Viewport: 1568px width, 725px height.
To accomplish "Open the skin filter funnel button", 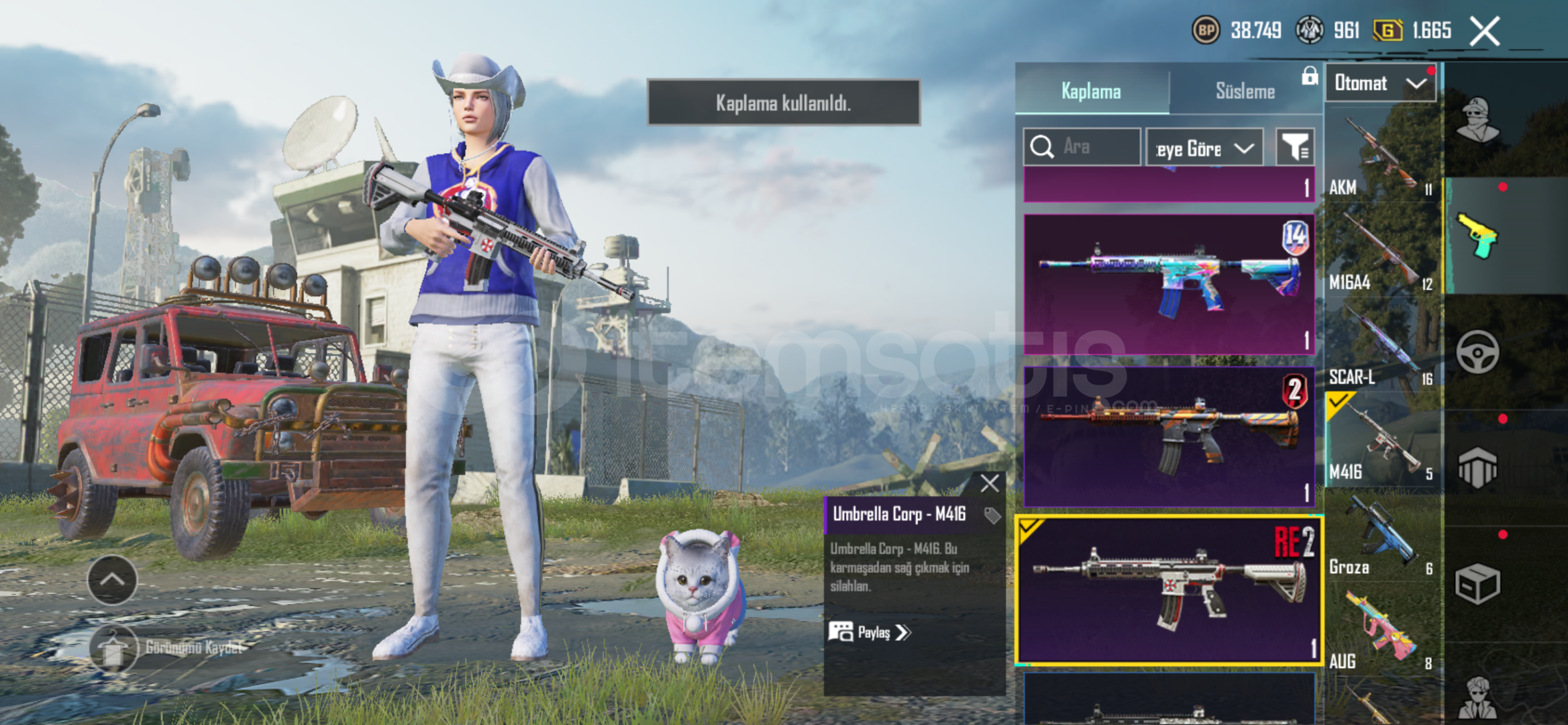I will 1294,146.
